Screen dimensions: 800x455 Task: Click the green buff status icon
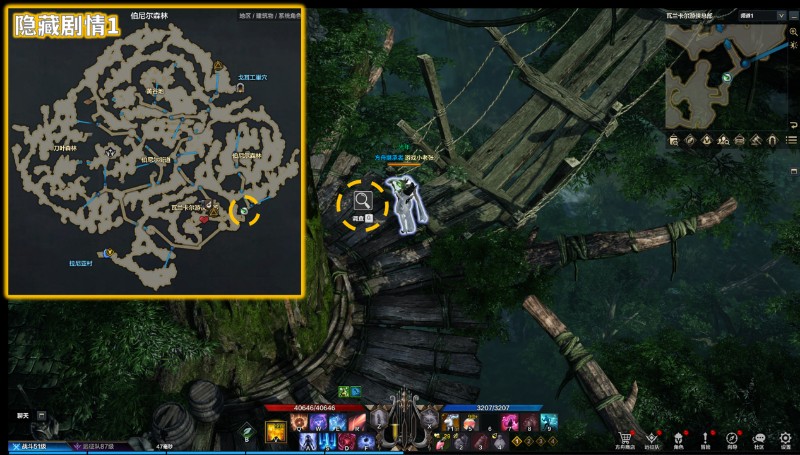[x=342, y=390]
